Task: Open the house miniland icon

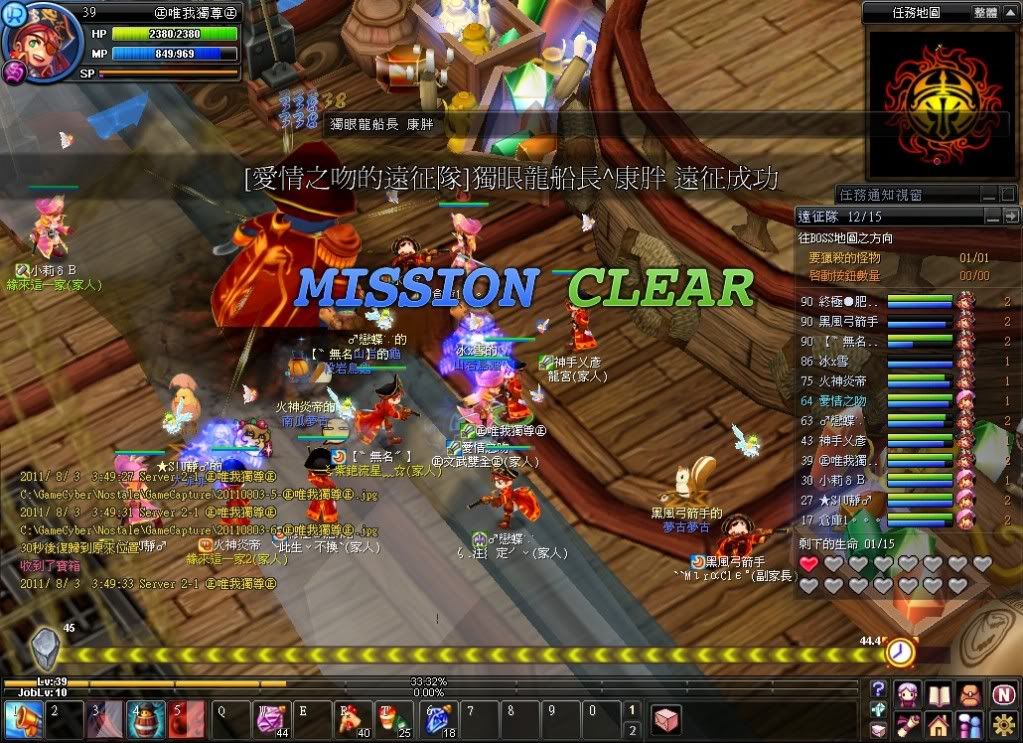Action: pos(939,724)
